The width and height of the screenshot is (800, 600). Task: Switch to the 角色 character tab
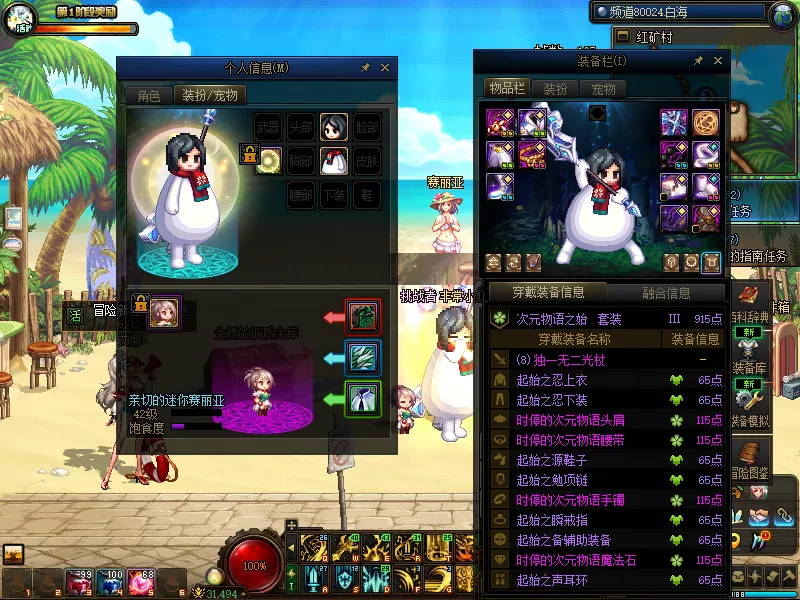click(x=149, y=96)
